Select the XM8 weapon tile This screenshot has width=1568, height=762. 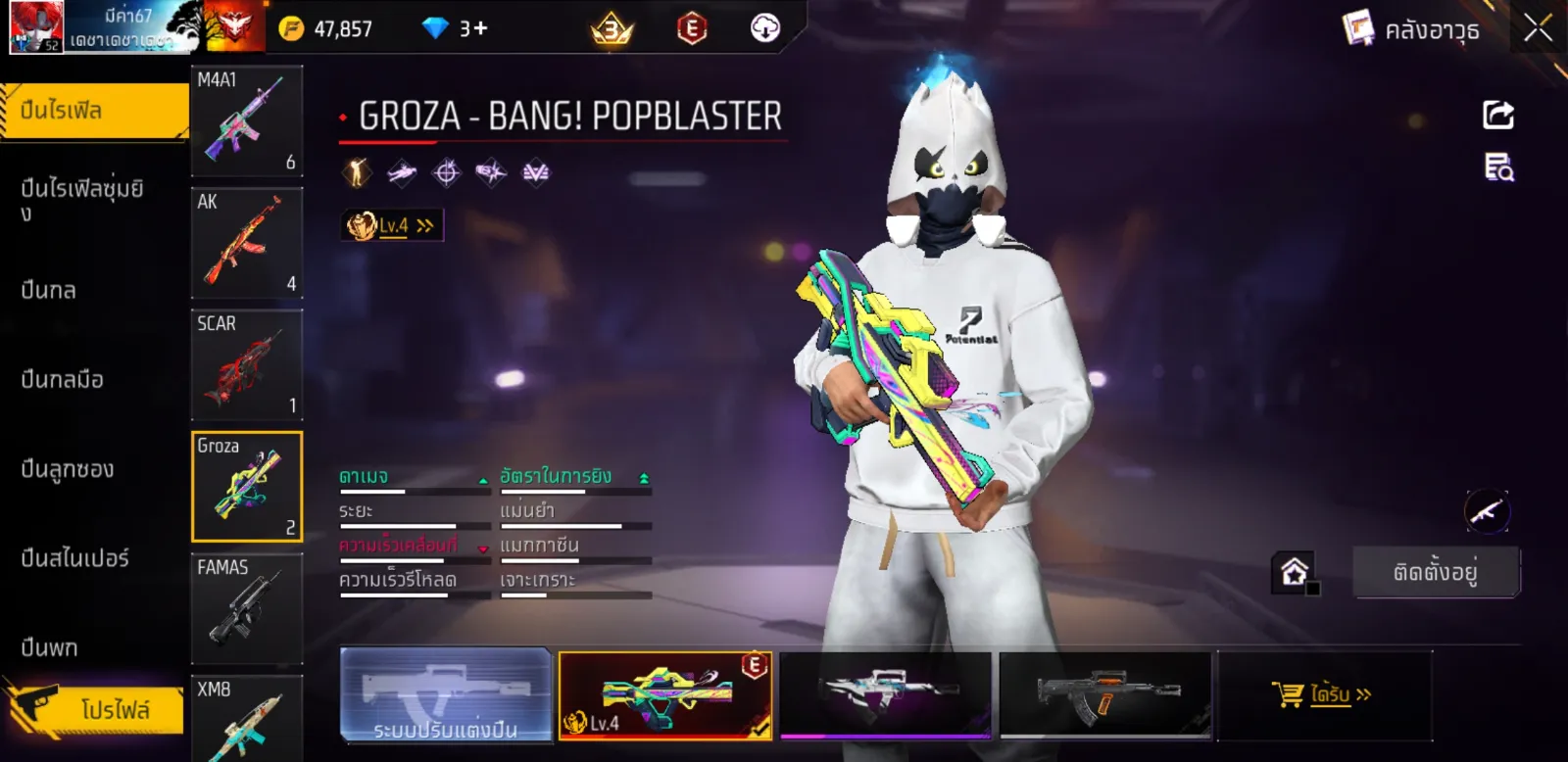(x=246, y=718)
